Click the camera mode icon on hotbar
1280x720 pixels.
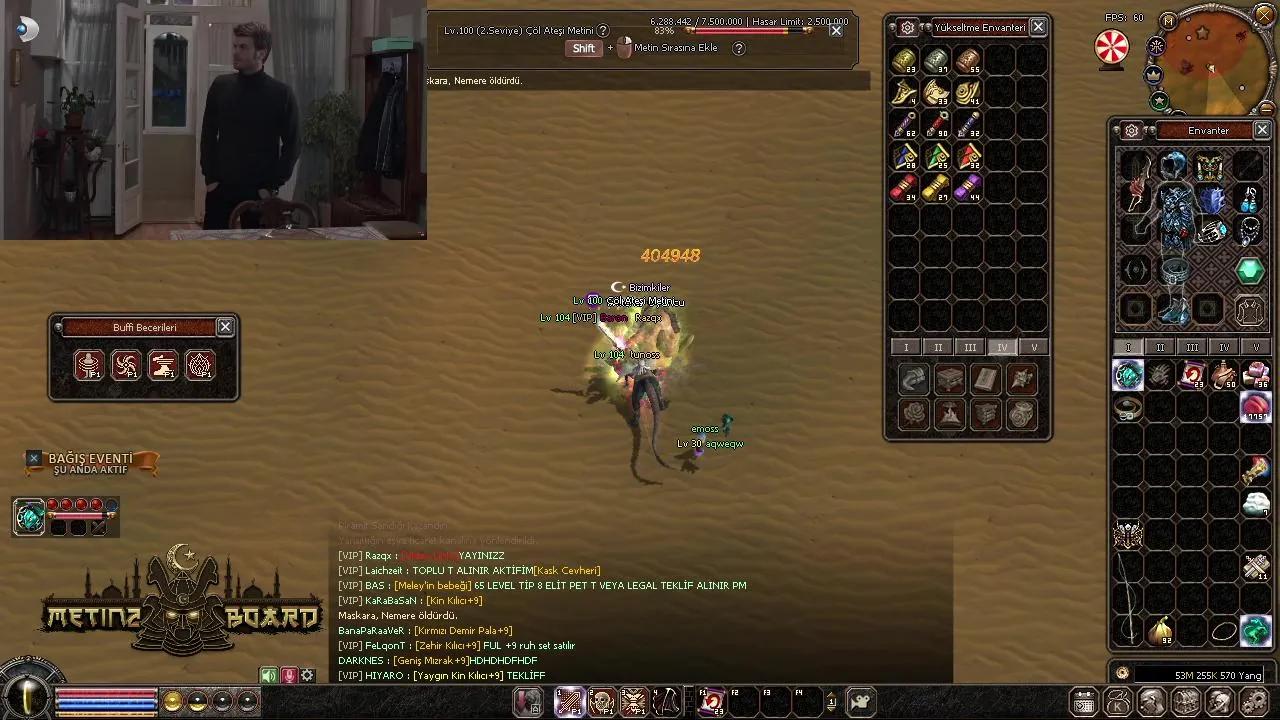click(x=859, y=701)
